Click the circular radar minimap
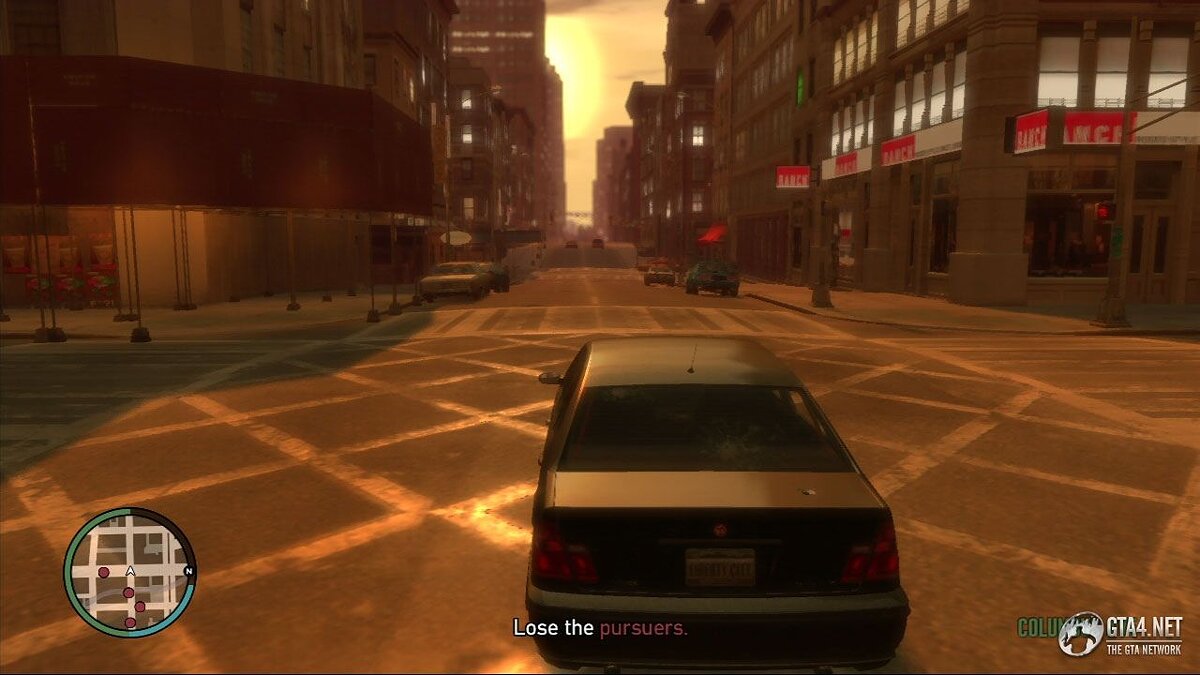Viewport: 1200px width, 675px height. (x=129, y=572)
